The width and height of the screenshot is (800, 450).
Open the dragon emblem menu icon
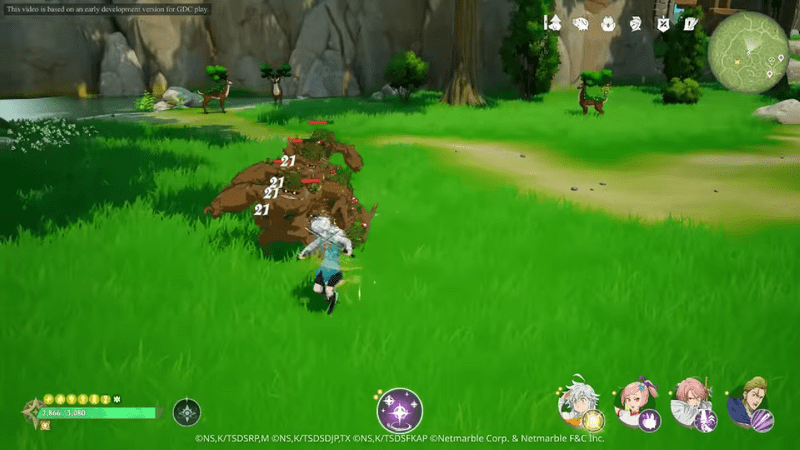coord(635,22)
